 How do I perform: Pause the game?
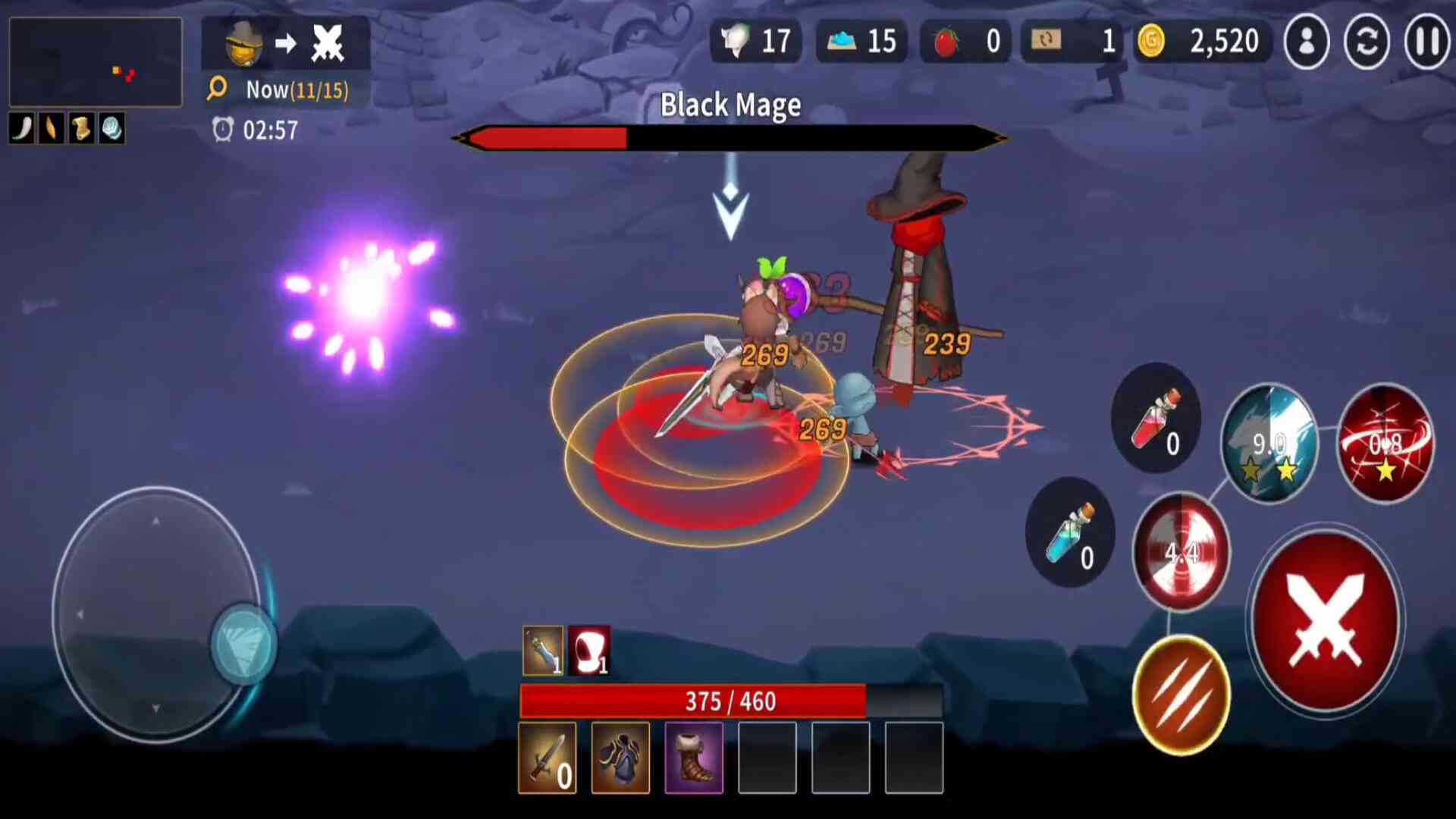pyautogui.click(x=1426, y=42)
